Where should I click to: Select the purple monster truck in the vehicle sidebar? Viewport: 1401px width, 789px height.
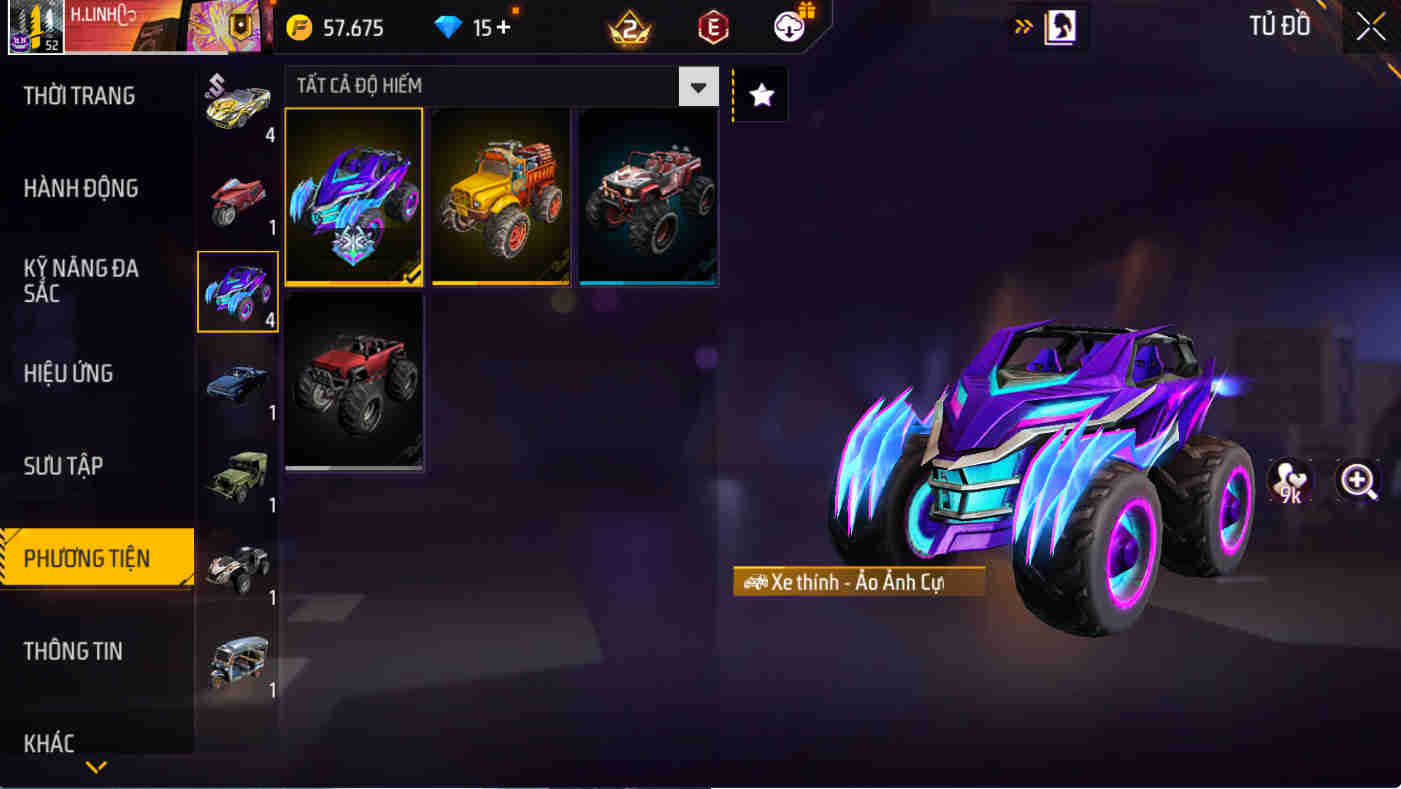point(238,290)
